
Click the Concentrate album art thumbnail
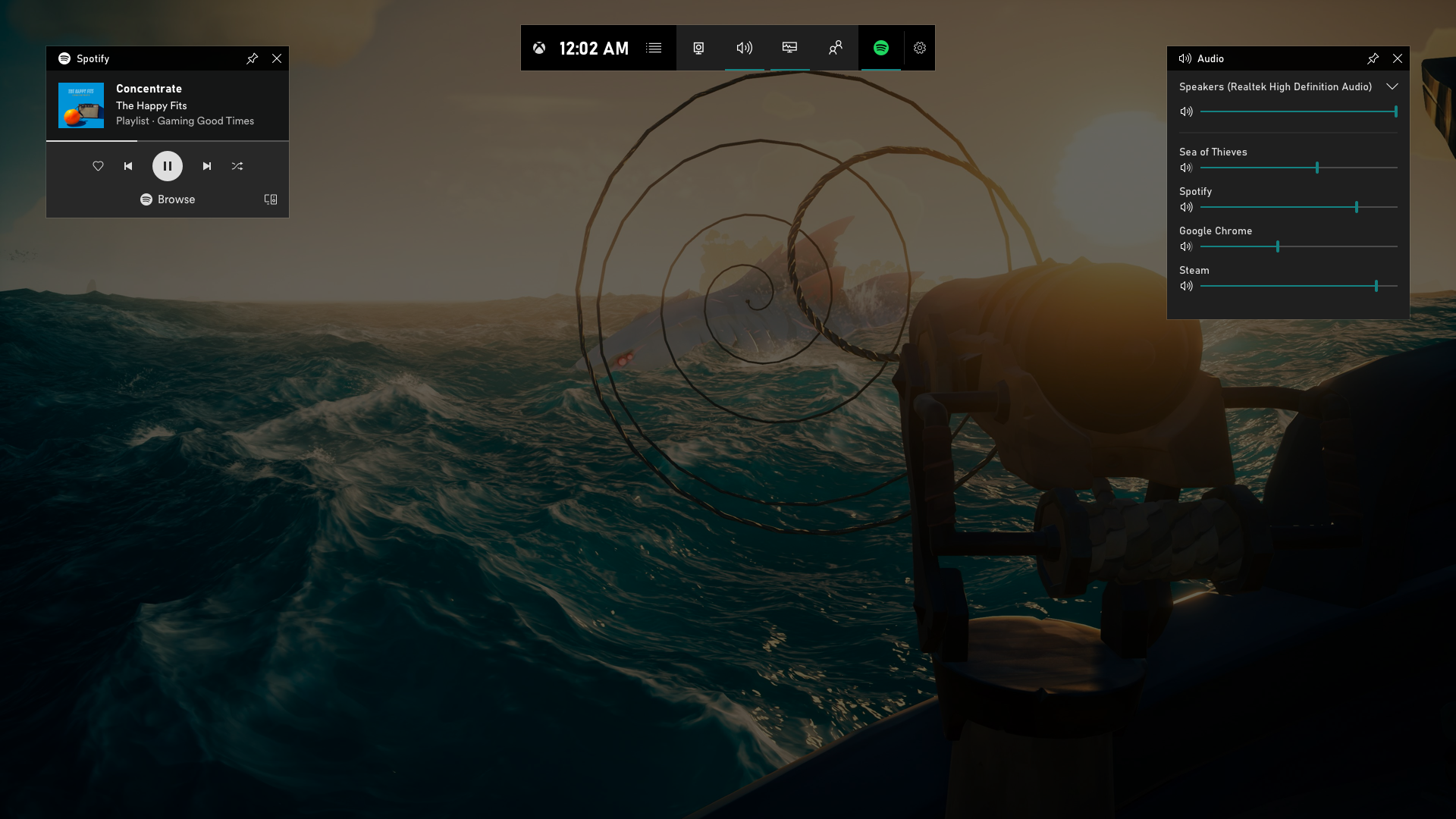click(x=80, y=105)
